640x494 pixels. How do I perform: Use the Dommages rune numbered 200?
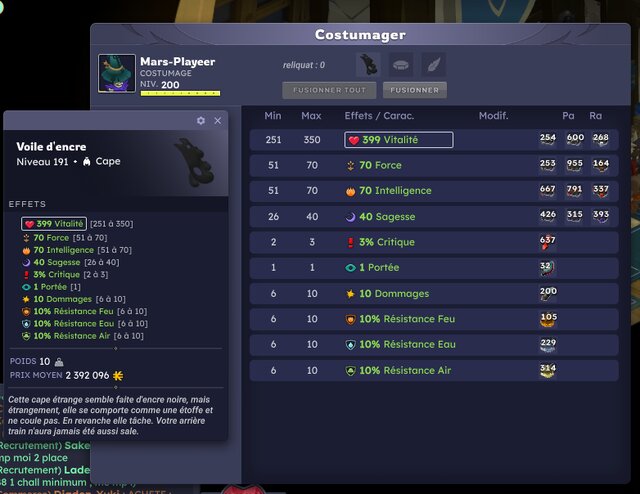coord(548,294)
